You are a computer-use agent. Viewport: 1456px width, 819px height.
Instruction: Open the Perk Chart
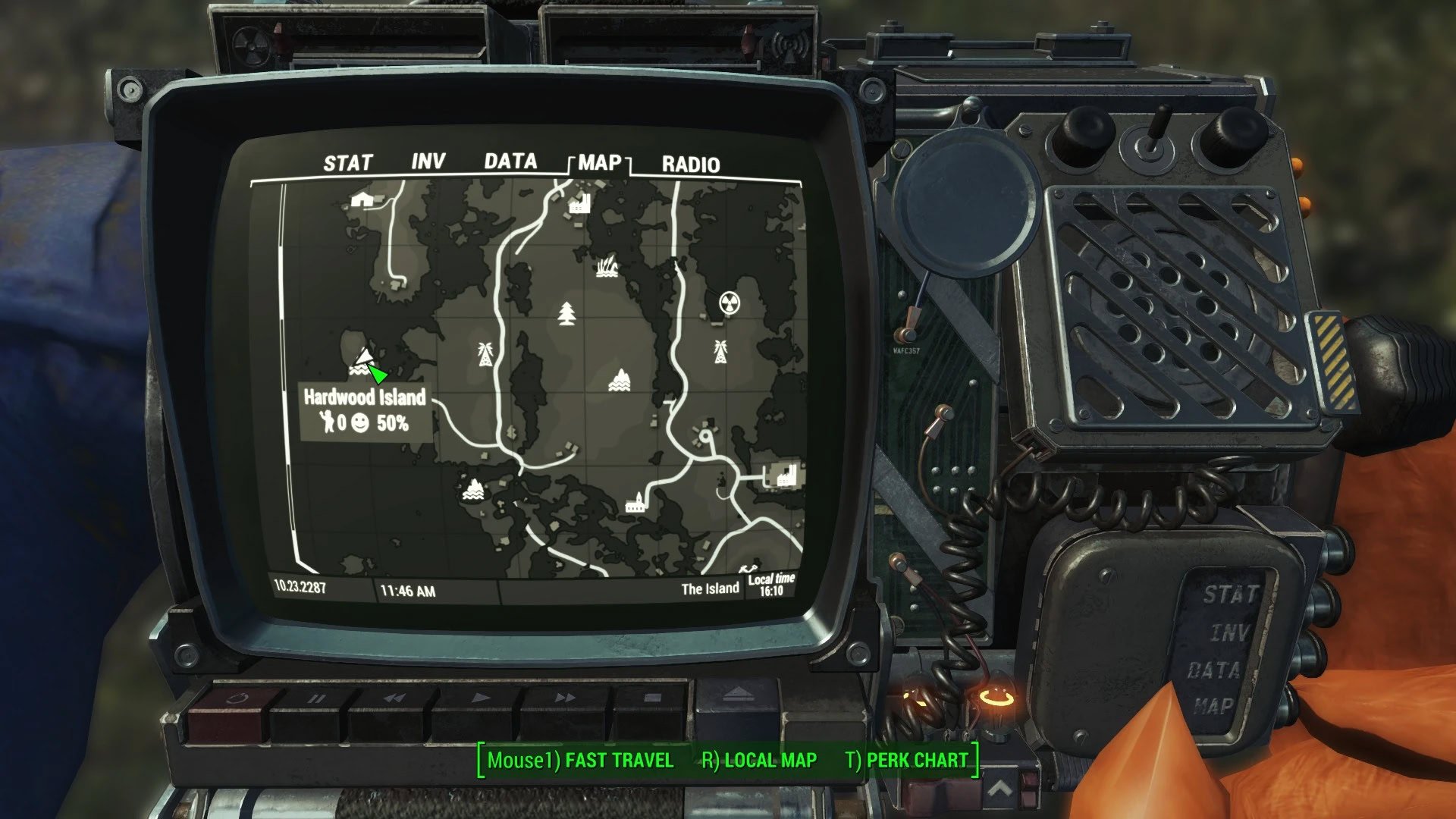tap(906, 761)
